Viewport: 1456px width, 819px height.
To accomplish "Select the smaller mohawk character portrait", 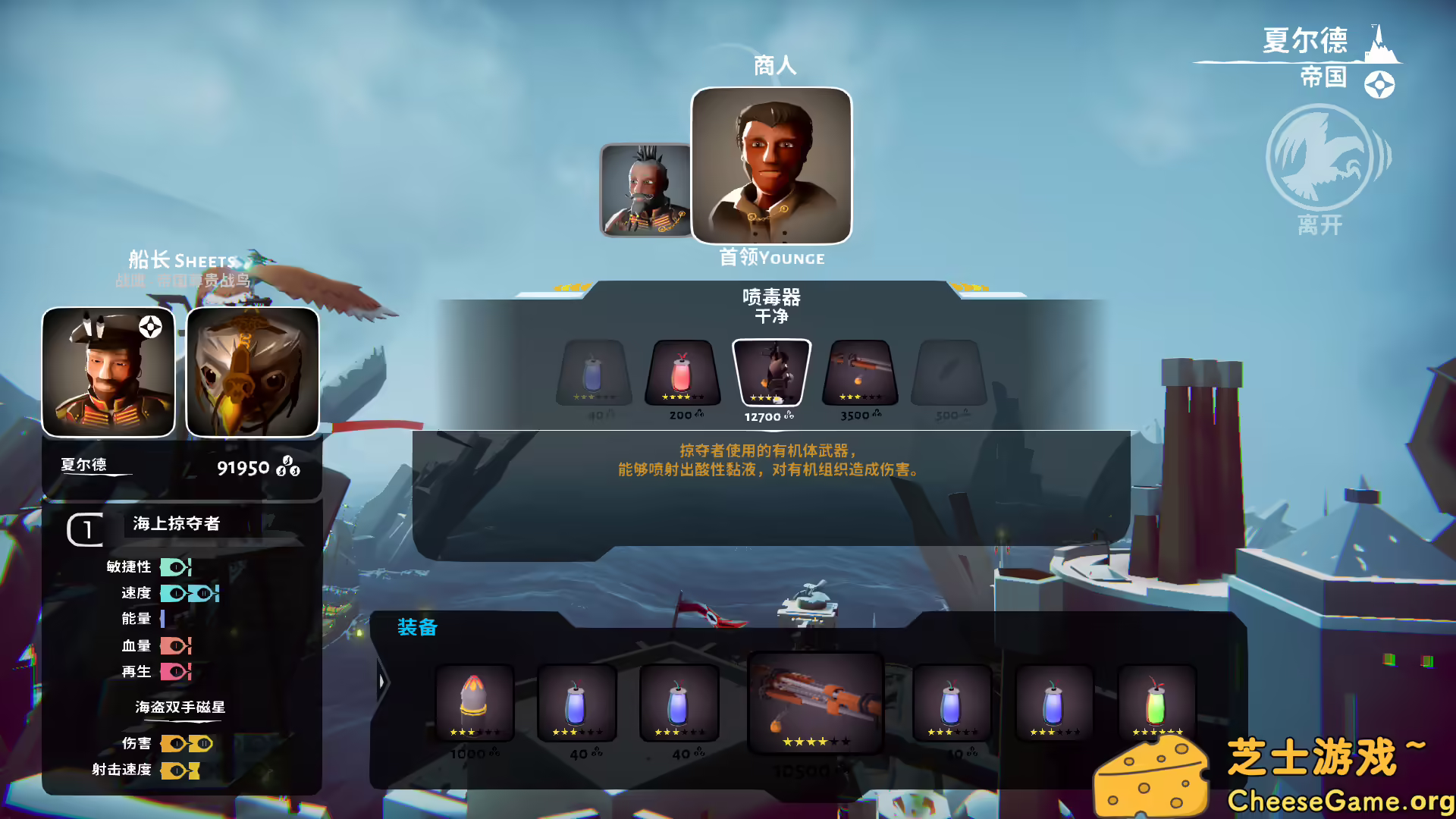I will pyautogui.click(x=645, y=192).
